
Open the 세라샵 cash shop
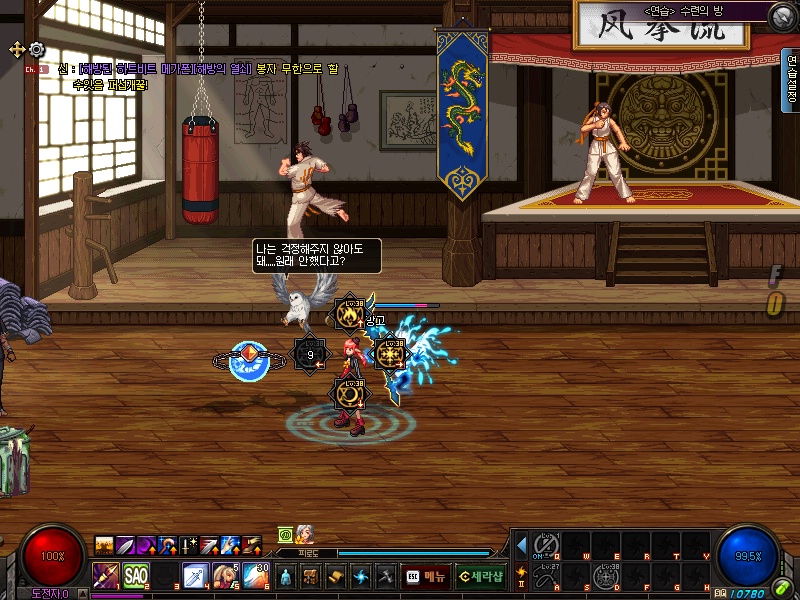click(x=481, y=576)
